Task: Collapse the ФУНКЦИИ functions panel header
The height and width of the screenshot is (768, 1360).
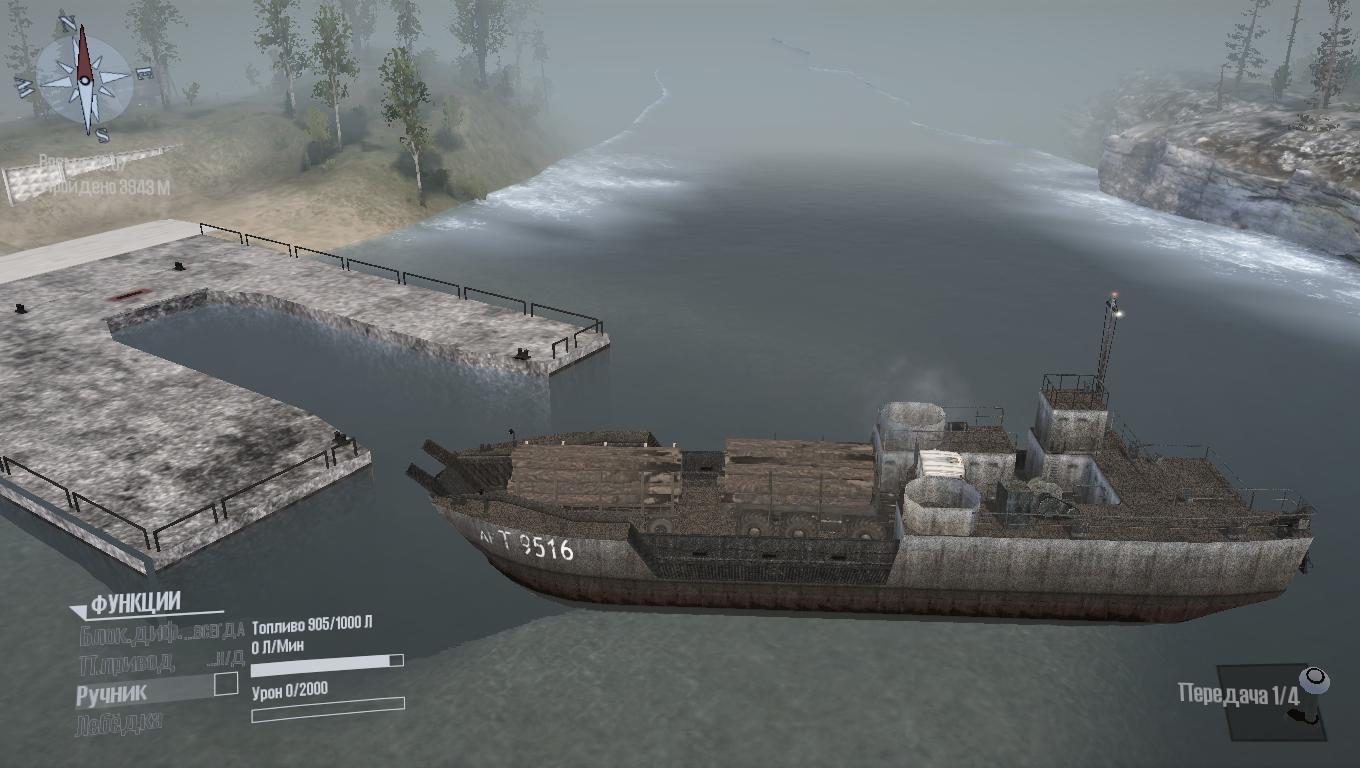Action: [135, 603]
